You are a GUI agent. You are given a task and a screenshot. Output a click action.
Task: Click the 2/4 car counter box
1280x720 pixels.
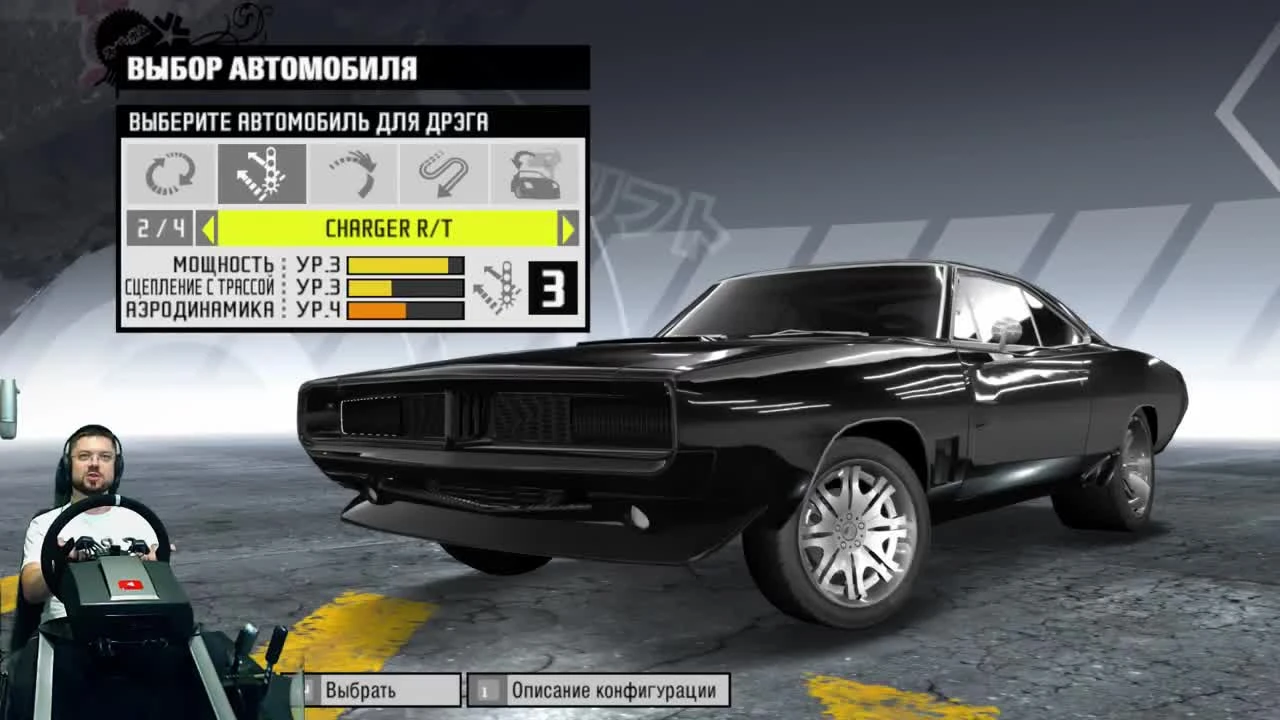pos(161,228)
